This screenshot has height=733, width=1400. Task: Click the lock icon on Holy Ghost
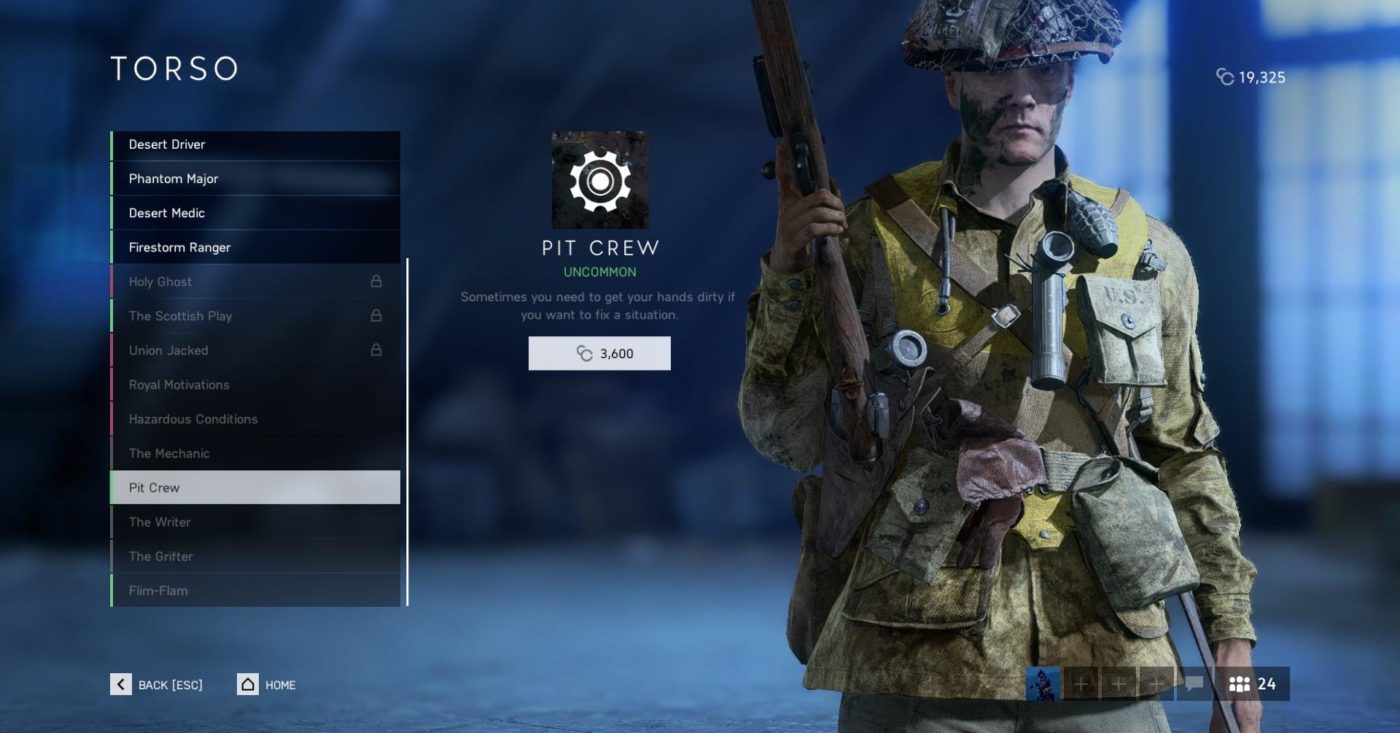tap(377, 281)
